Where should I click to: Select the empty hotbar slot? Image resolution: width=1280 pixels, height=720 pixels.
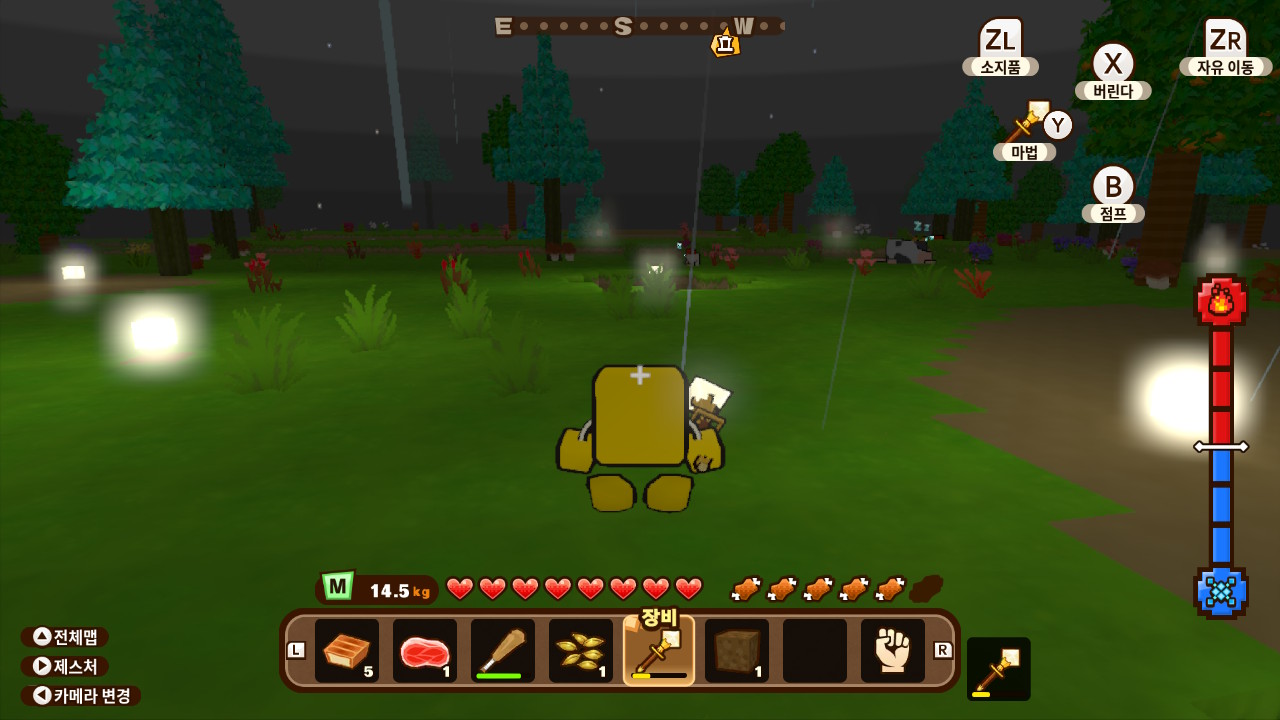[815, 651]
